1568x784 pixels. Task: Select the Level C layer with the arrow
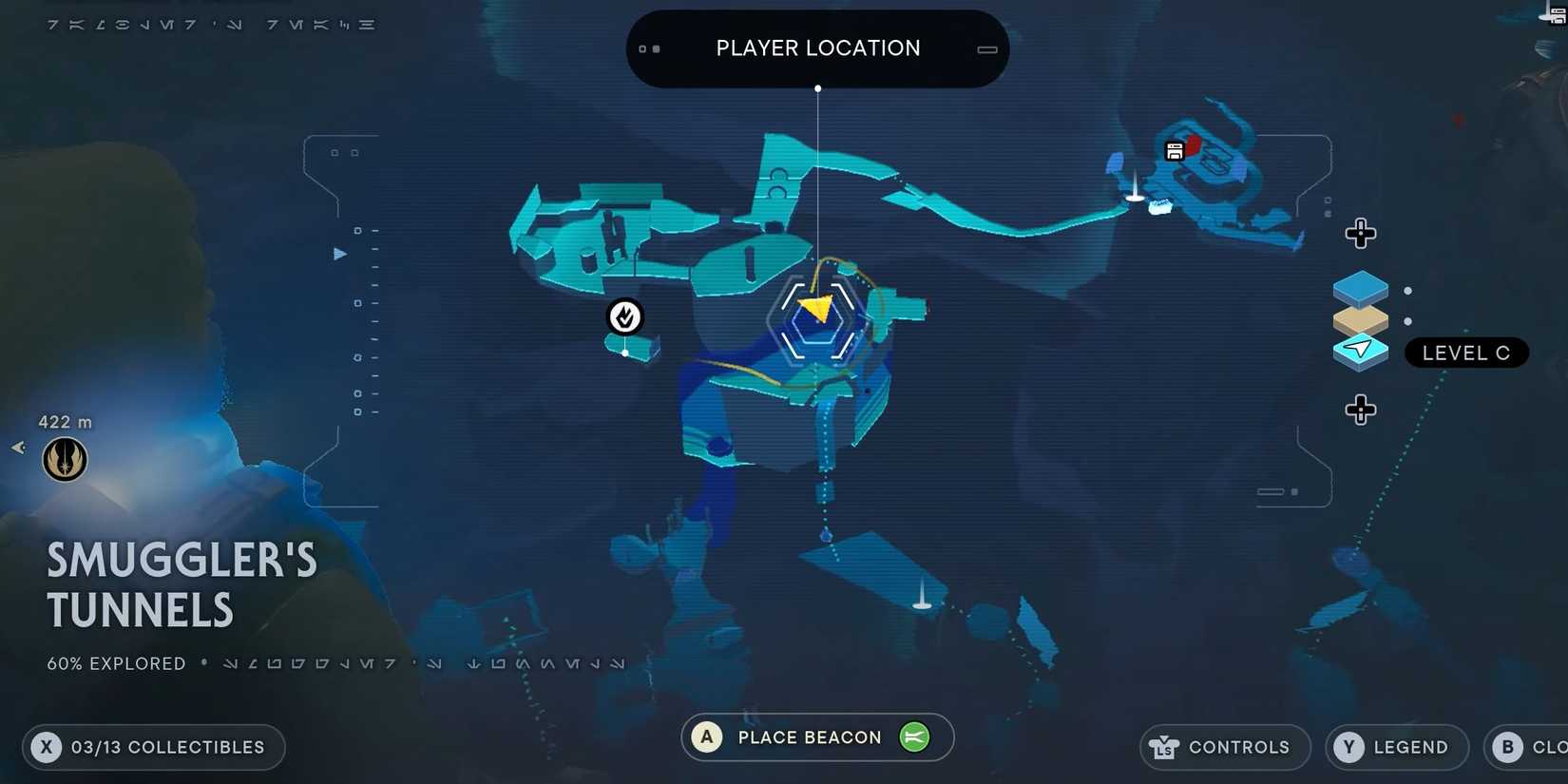pyautogui.click(x=1361, y=351)
